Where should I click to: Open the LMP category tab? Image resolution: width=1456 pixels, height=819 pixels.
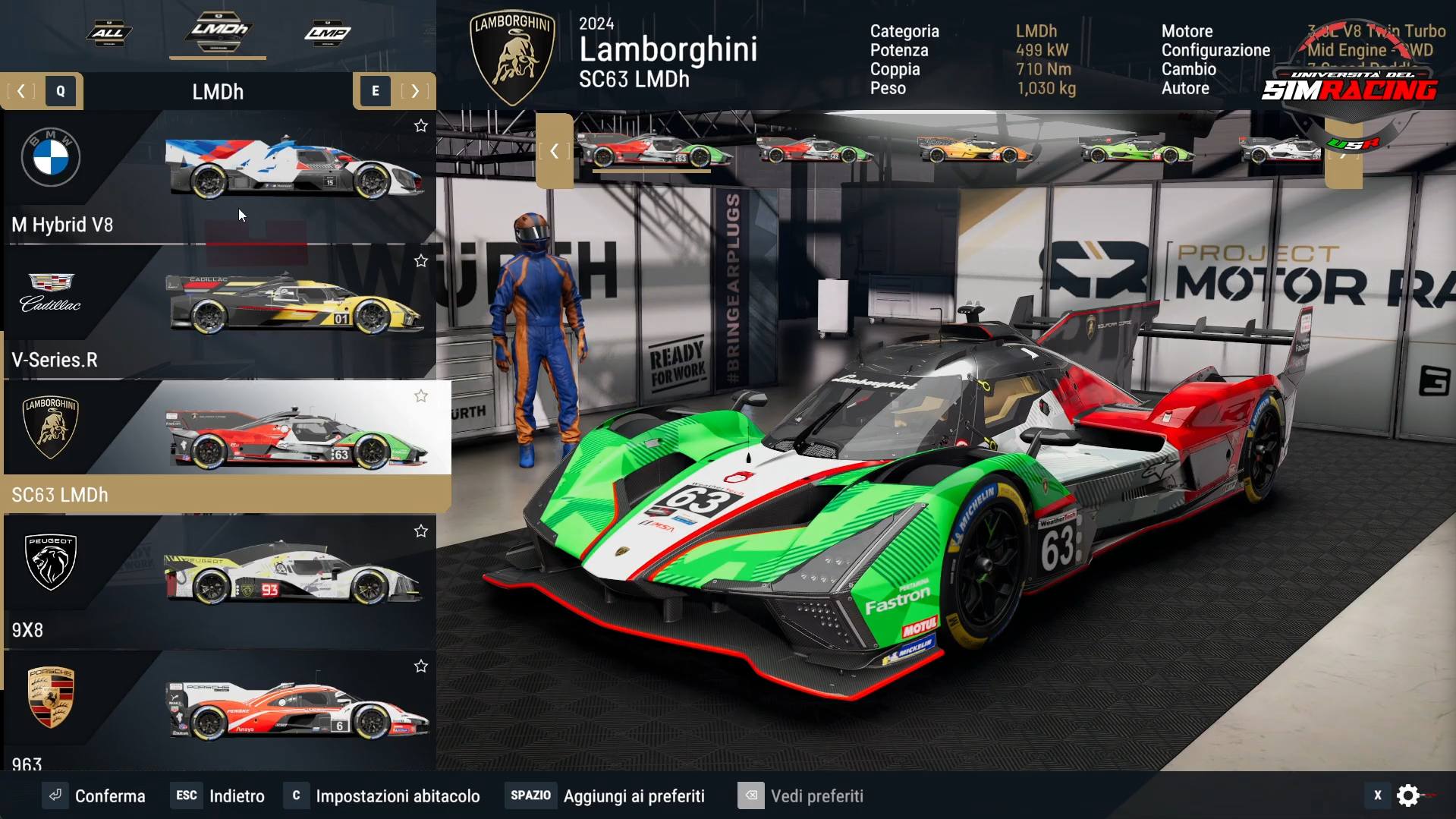tap(328, 33)
